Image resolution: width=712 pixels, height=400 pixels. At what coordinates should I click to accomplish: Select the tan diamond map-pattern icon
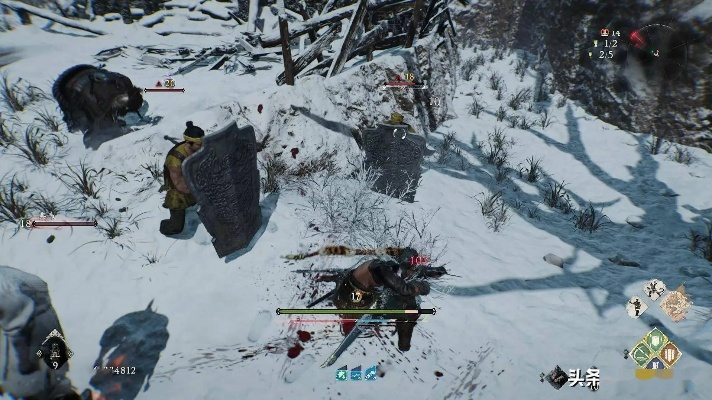(x=677, y=303)
